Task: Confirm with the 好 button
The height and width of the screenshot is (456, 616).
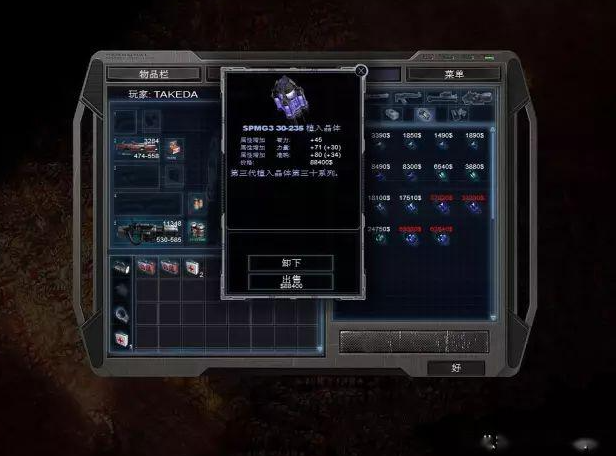Action: [x=455, y=367]
